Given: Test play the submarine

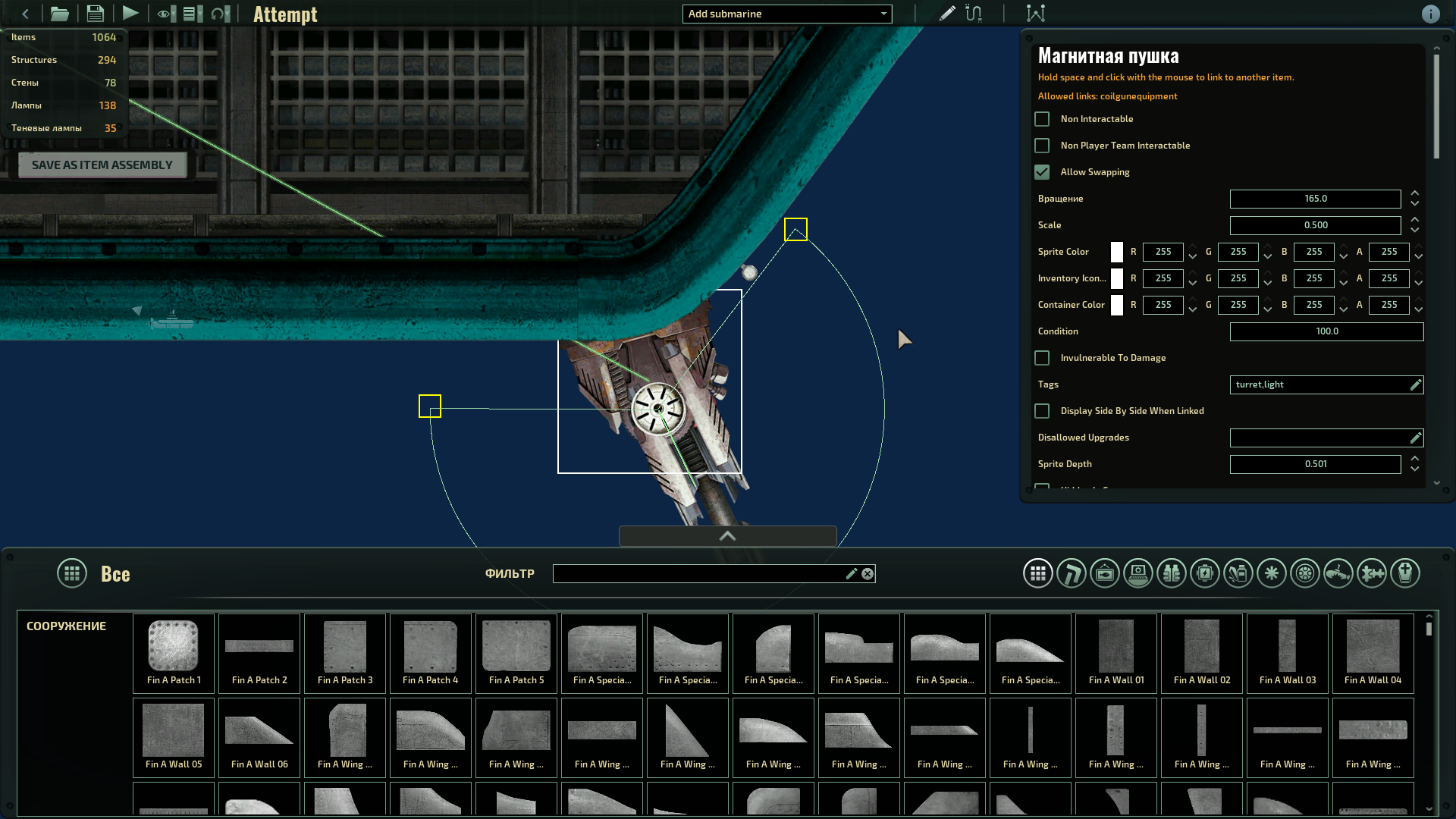Looking at the screenshot, I should [x=130, y=13].
